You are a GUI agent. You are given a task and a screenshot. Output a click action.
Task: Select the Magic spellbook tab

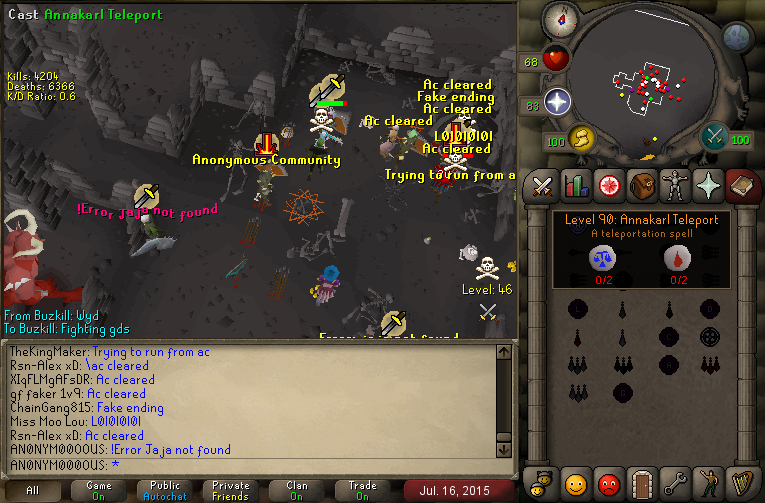[x=741, y=186]
